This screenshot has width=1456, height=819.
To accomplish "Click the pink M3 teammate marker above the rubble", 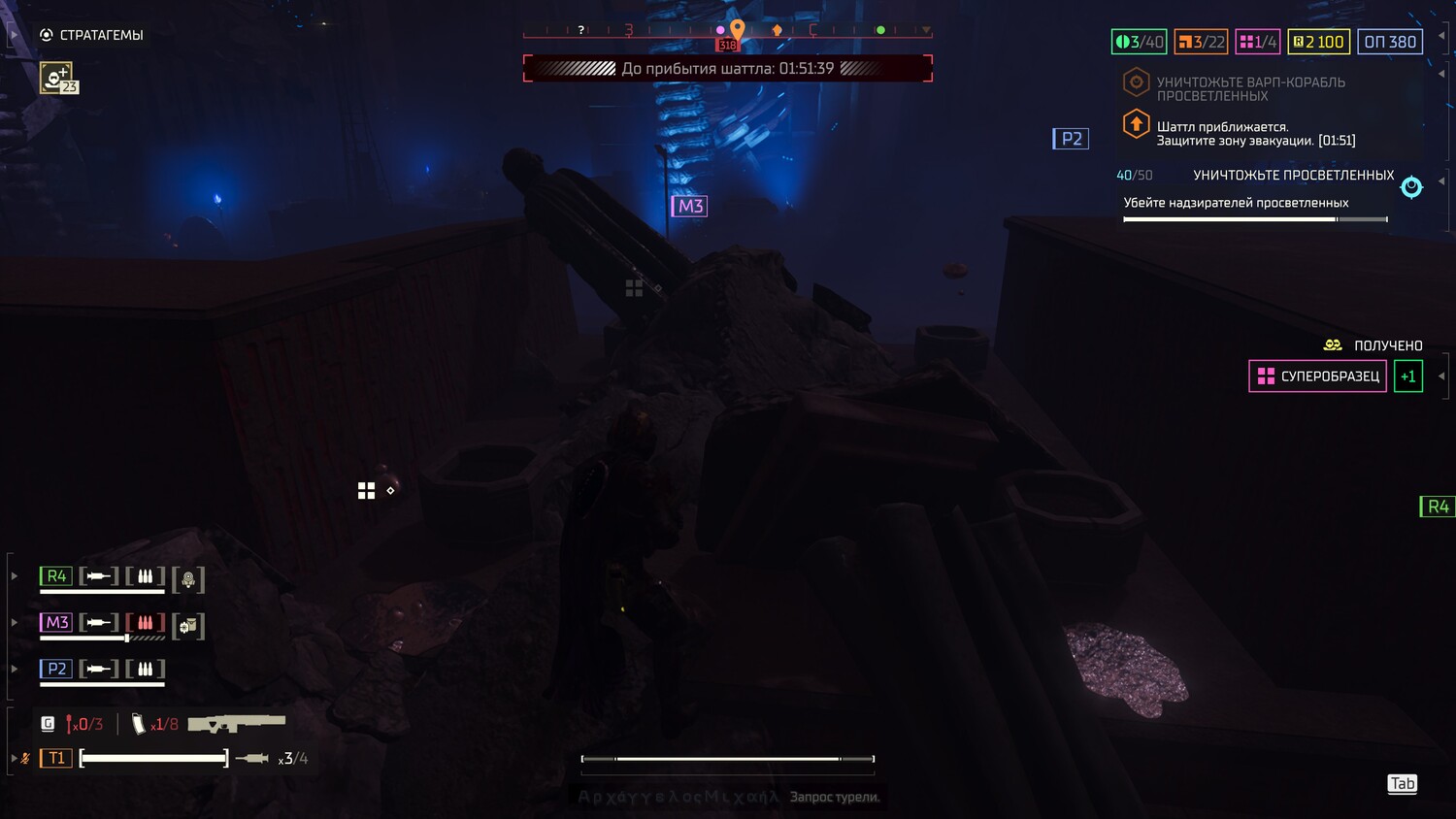I will coord(689,206).
